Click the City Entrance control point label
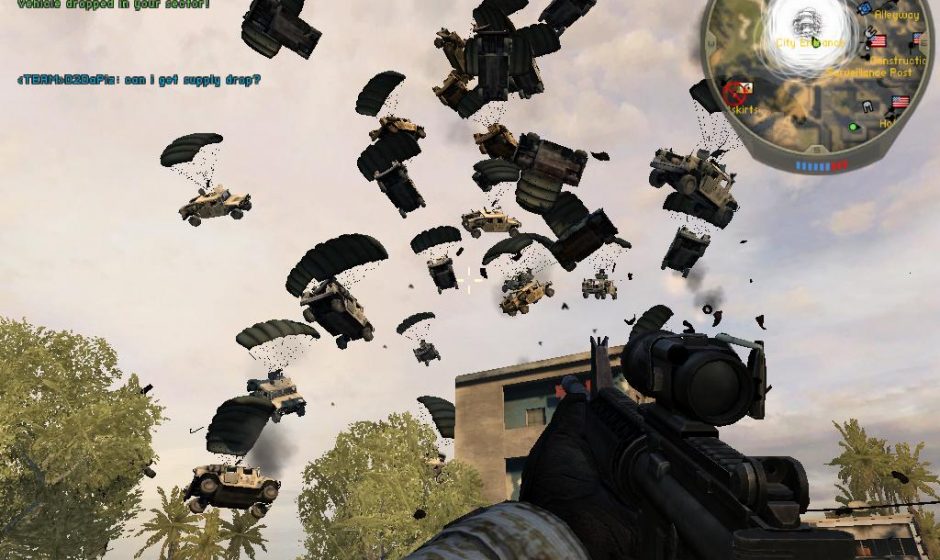Screen dimensions: 940x560 click(x=809, y=44)
